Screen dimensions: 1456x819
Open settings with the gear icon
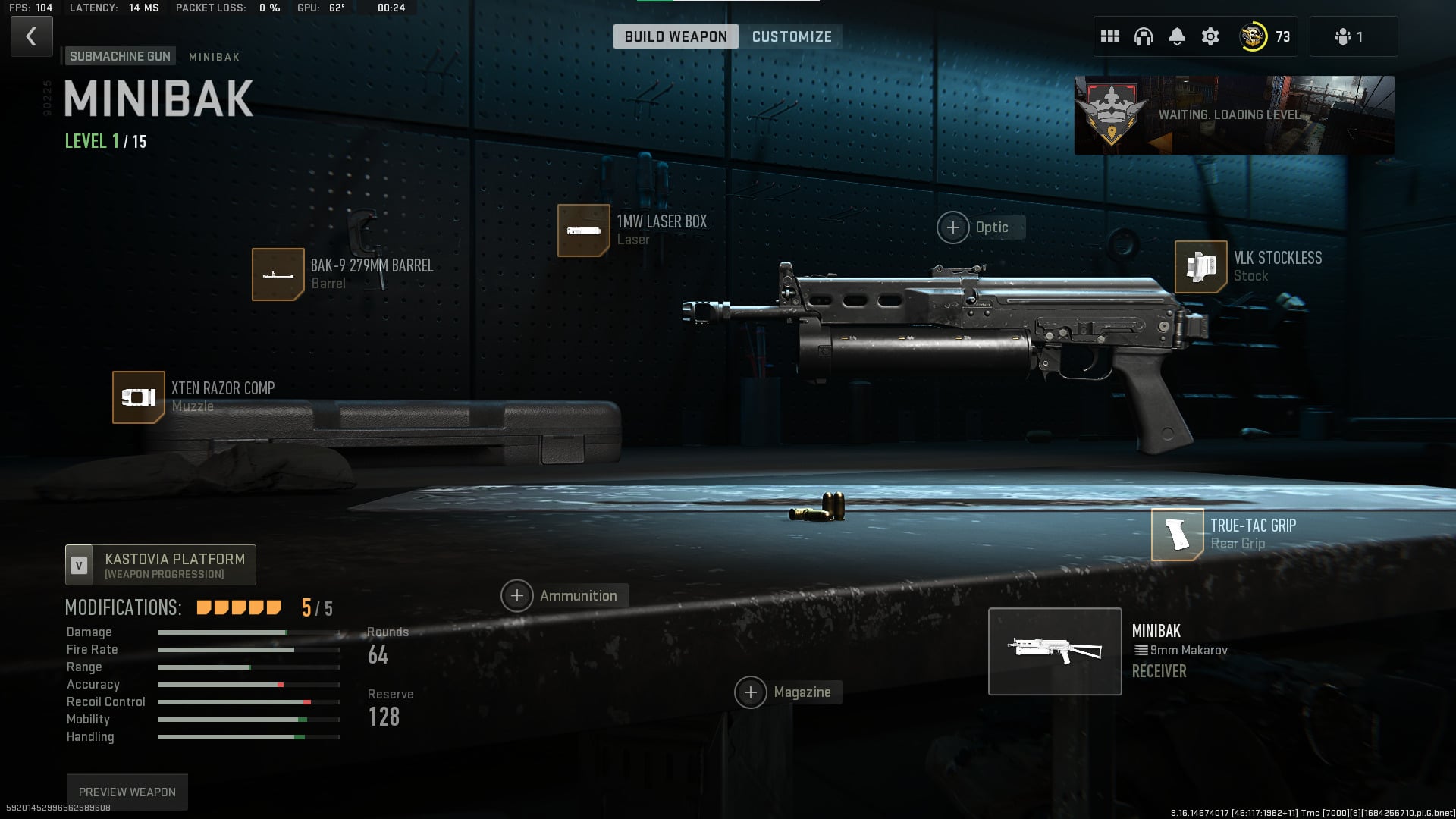(x=1210, y=36)
